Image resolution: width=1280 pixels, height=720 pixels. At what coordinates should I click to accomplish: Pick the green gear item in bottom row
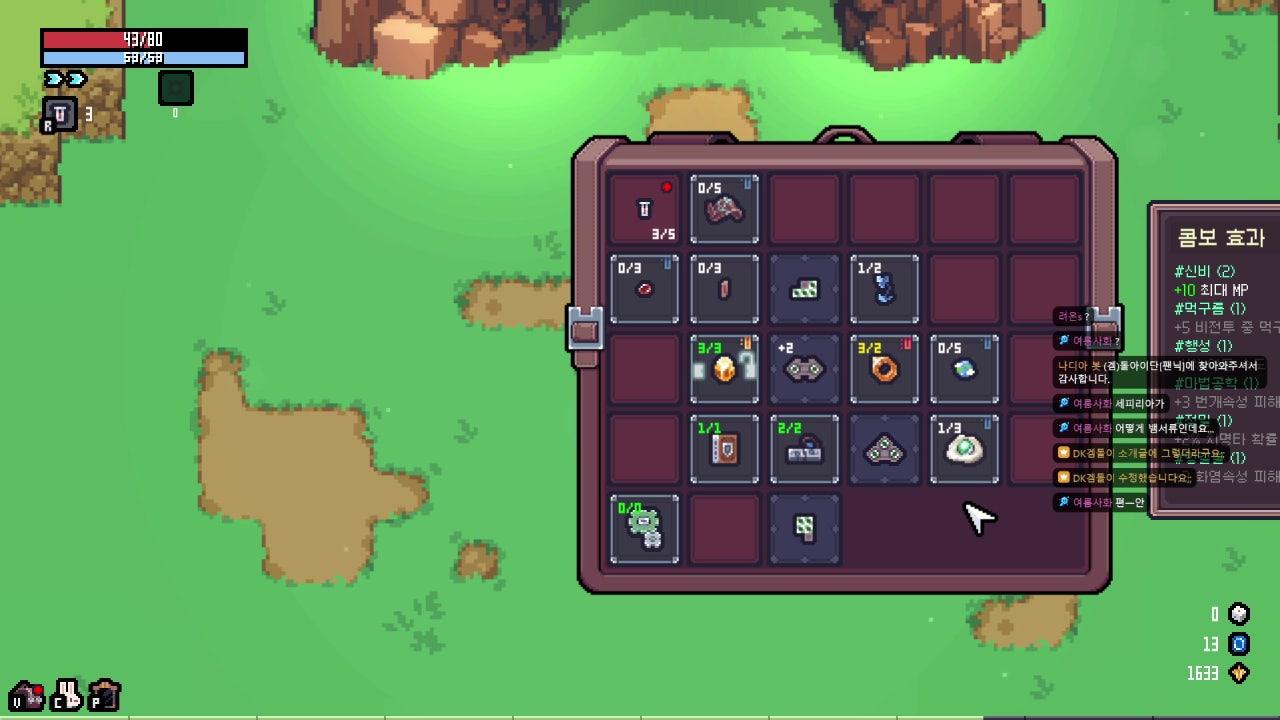(644, 529)
